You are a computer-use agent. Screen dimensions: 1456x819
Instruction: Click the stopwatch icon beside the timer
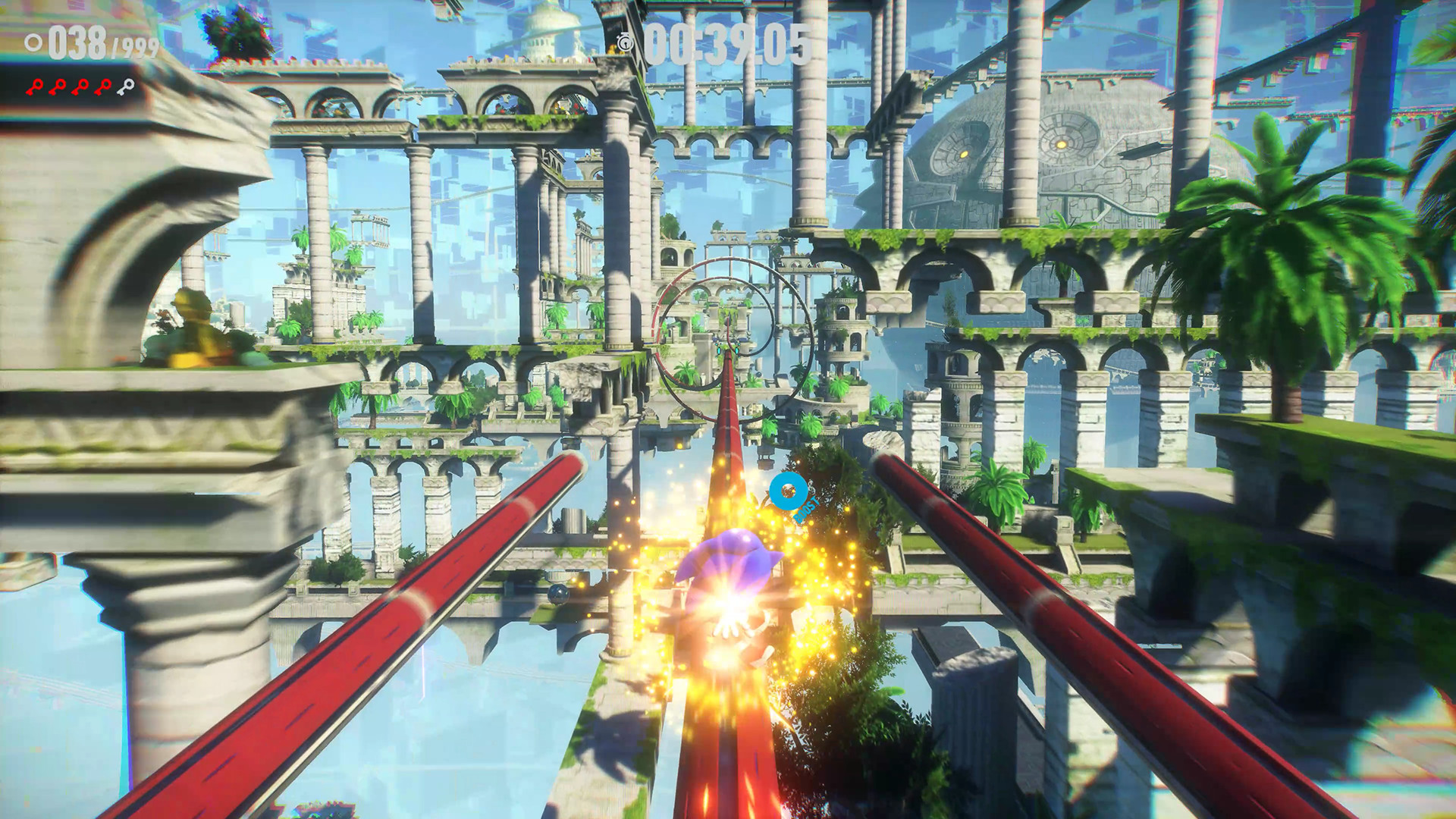626,42
